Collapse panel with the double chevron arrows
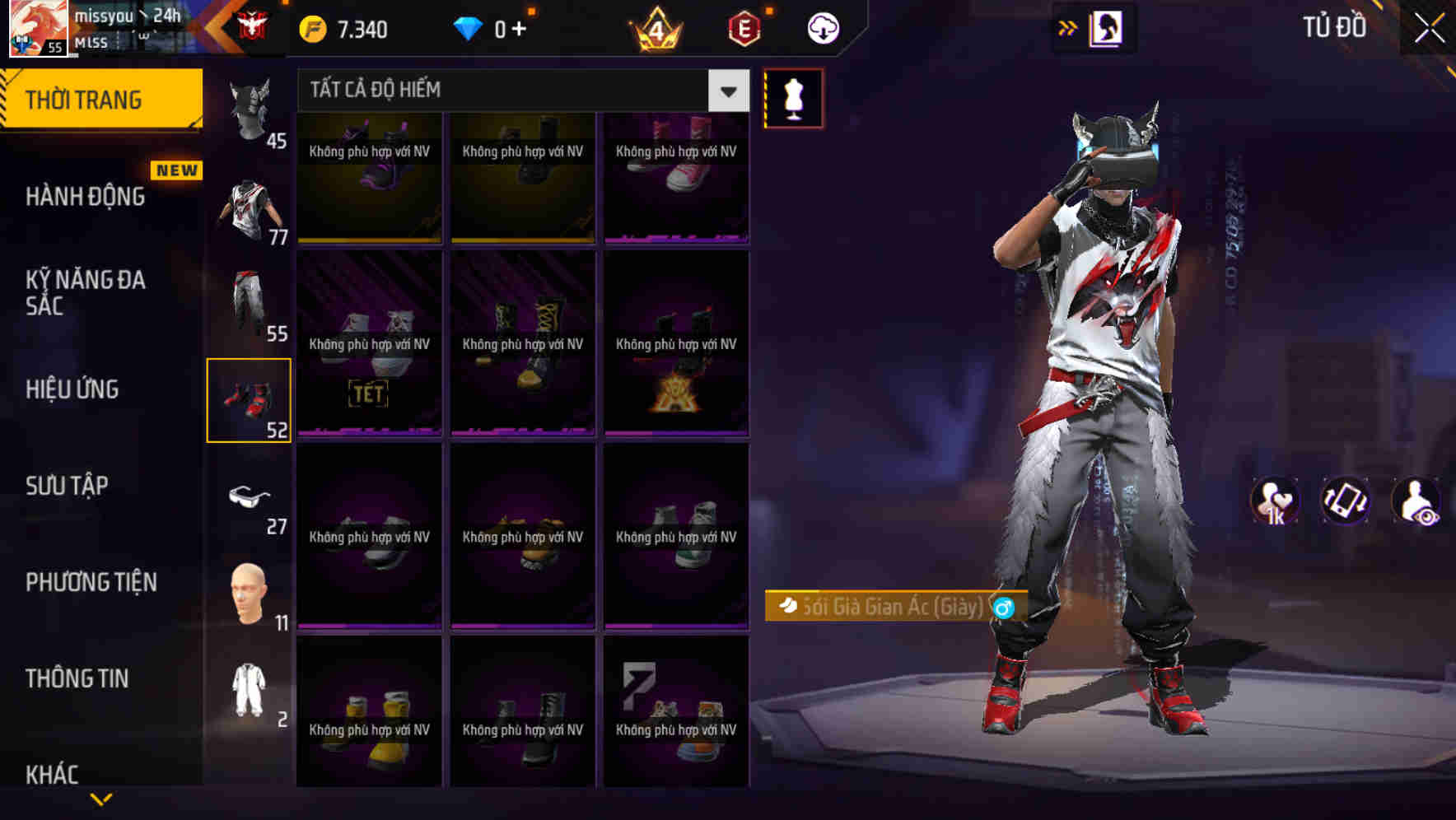 click(1068, 27)
